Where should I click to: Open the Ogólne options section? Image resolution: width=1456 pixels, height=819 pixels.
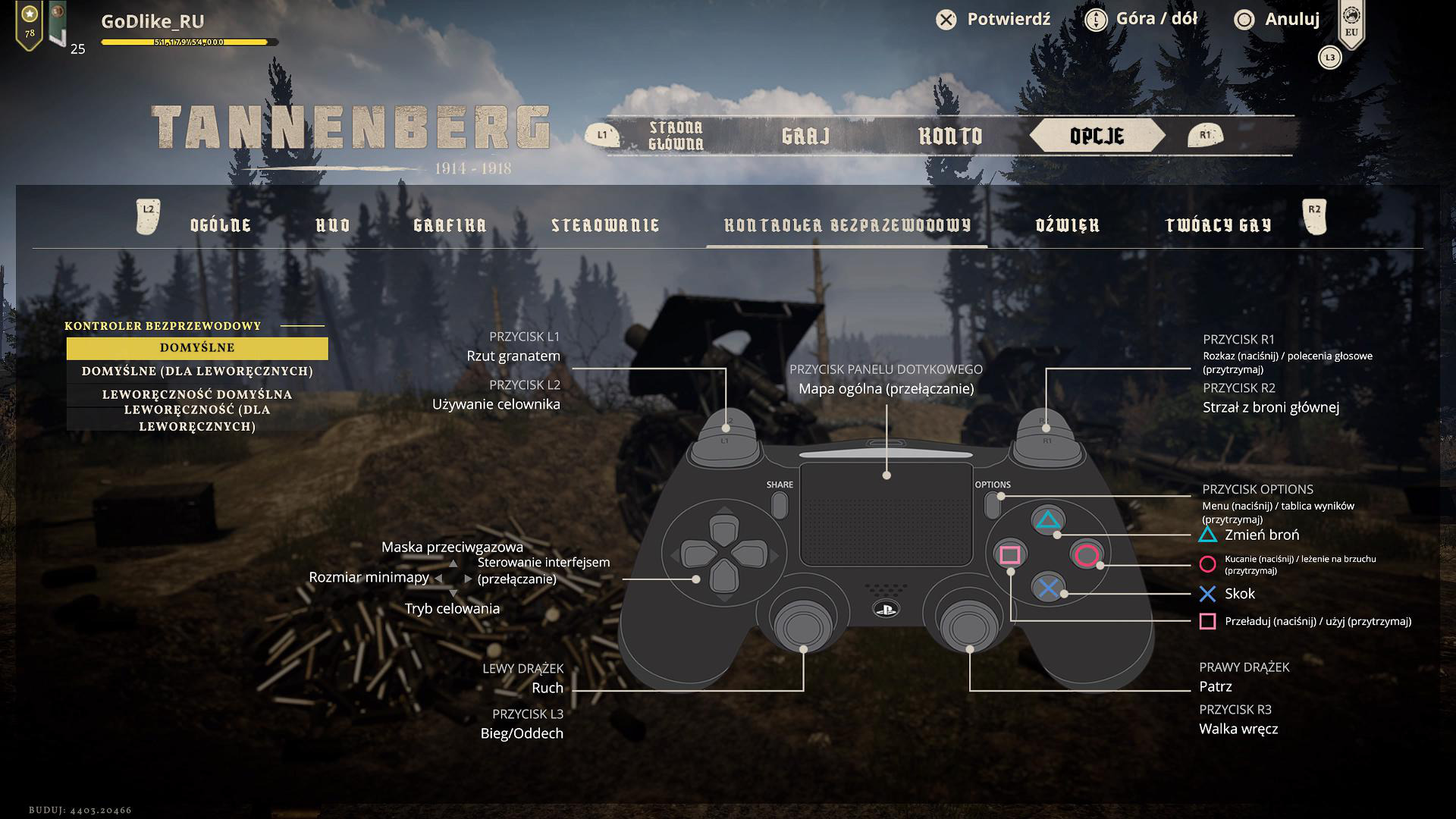[x=221, y=225]
